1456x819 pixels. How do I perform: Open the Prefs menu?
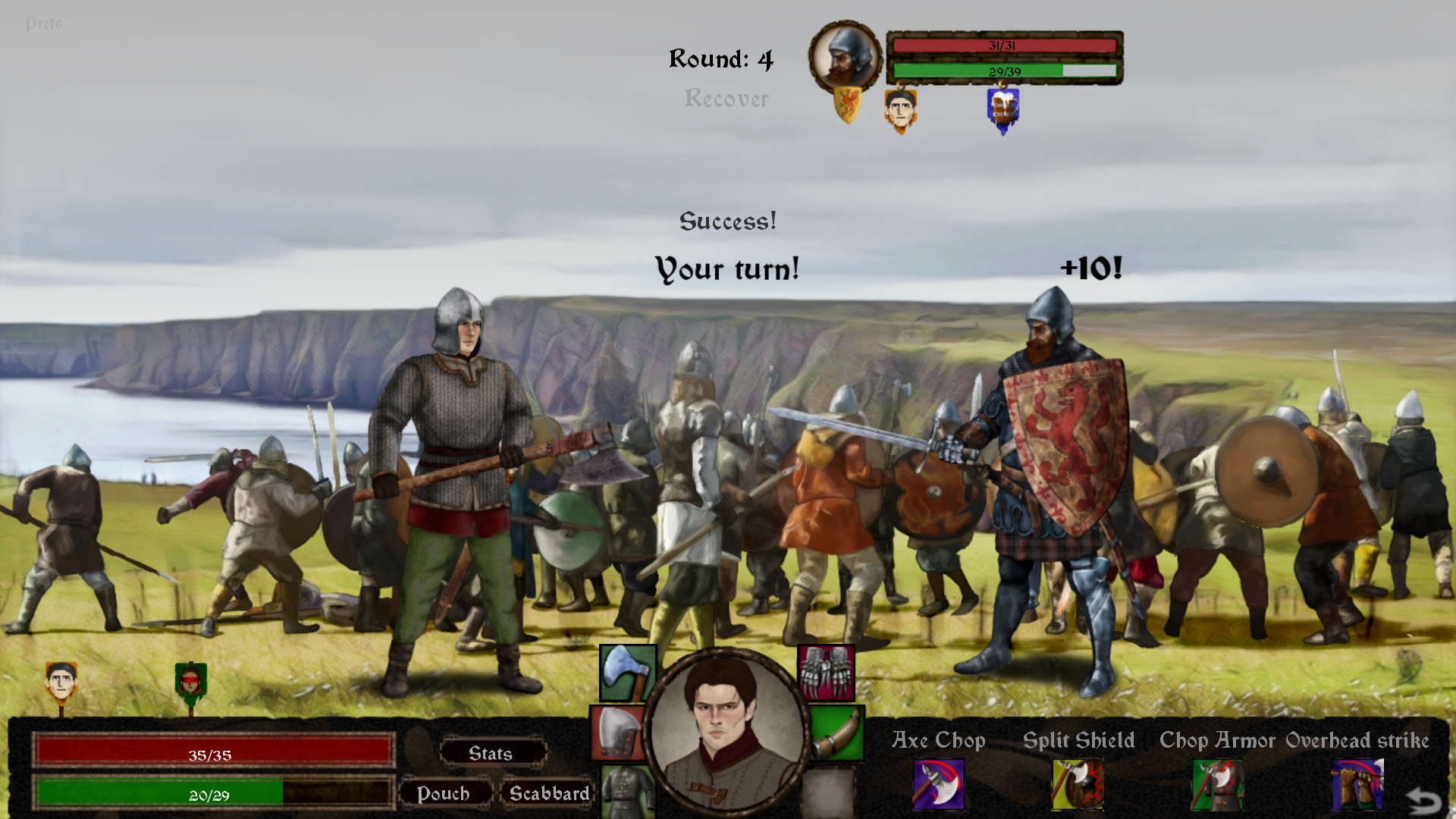(45, 23)
